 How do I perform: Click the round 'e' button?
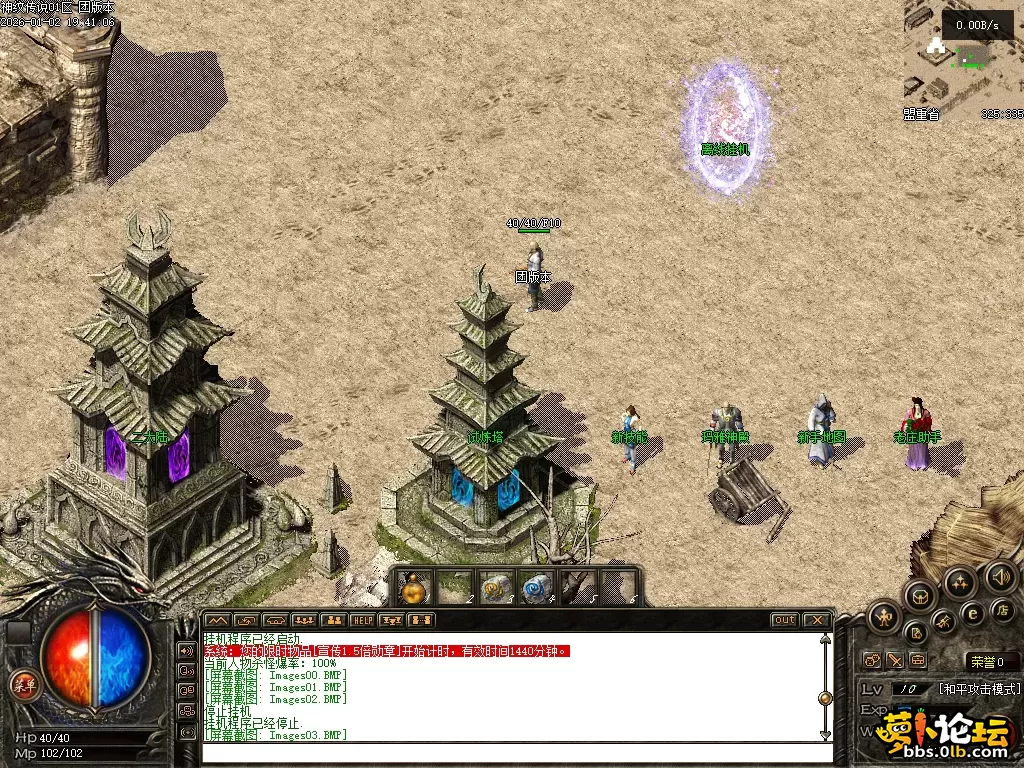point(972,614)
